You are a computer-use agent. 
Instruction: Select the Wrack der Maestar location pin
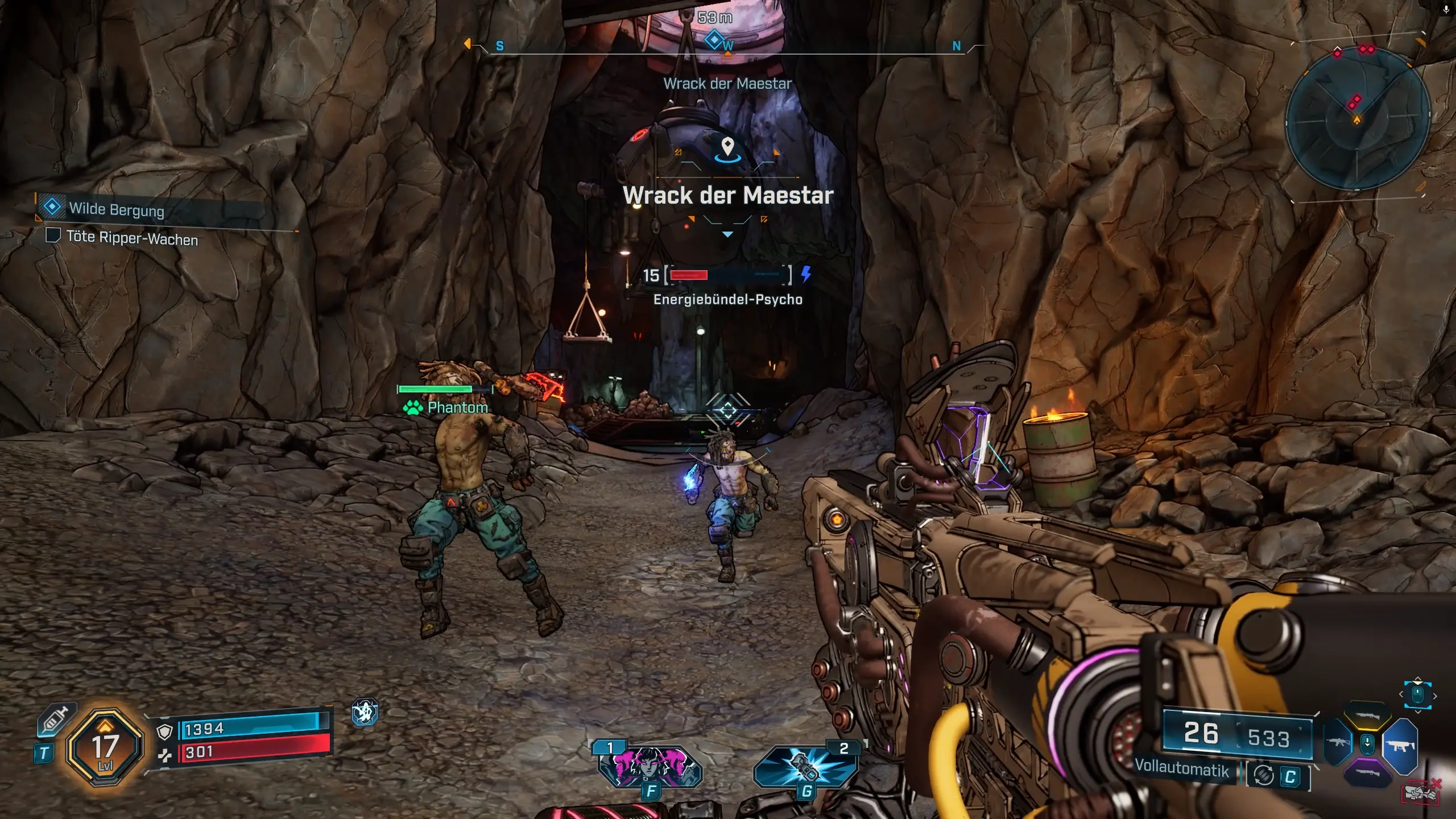point(727,147)
